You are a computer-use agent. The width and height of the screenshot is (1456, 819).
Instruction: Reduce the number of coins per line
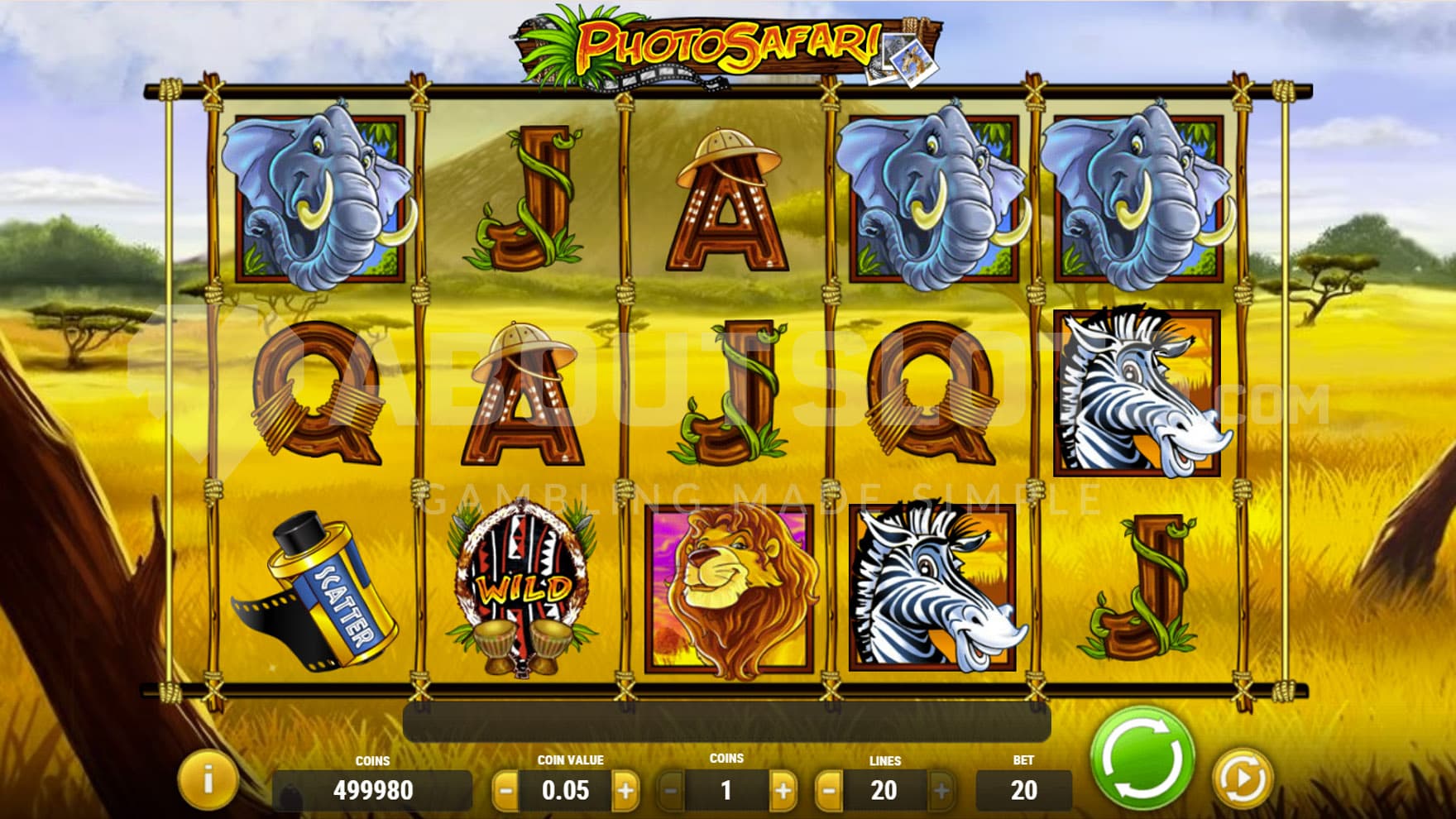[670, 792]
